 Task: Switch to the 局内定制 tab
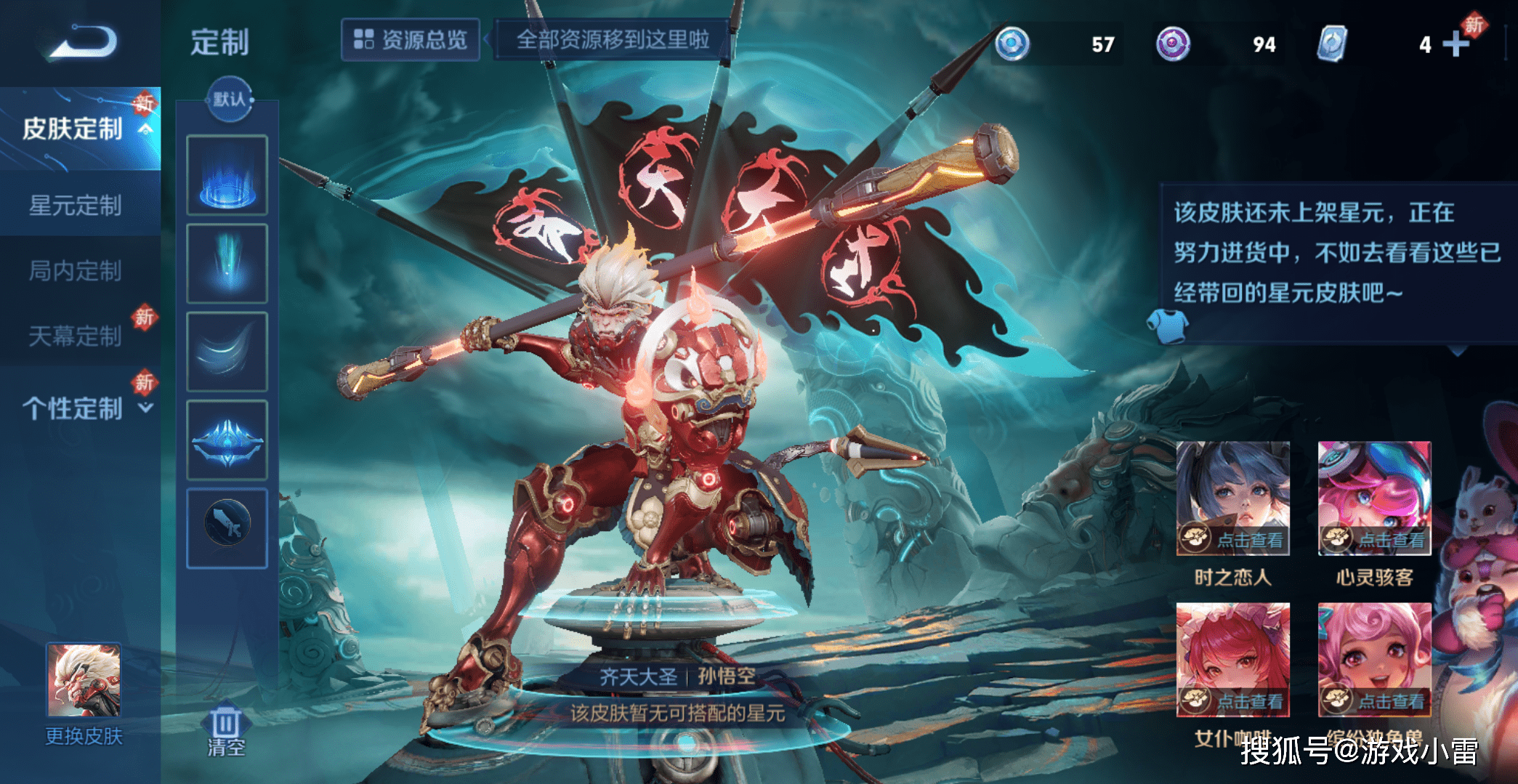point(75,271)
